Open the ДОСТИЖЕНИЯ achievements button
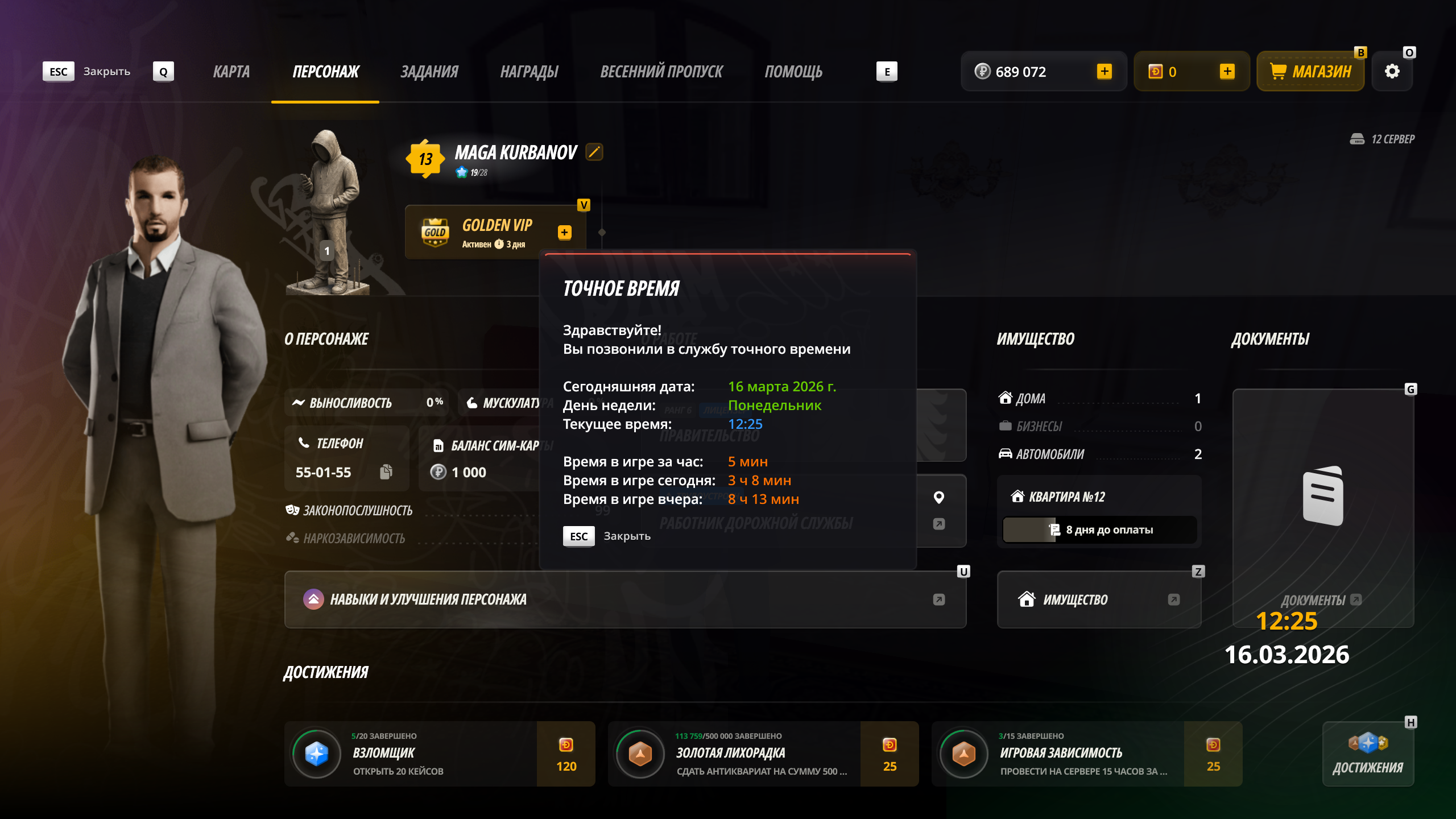The height and width of the screenshot is (819, 1456). (x=1368, y=754)
